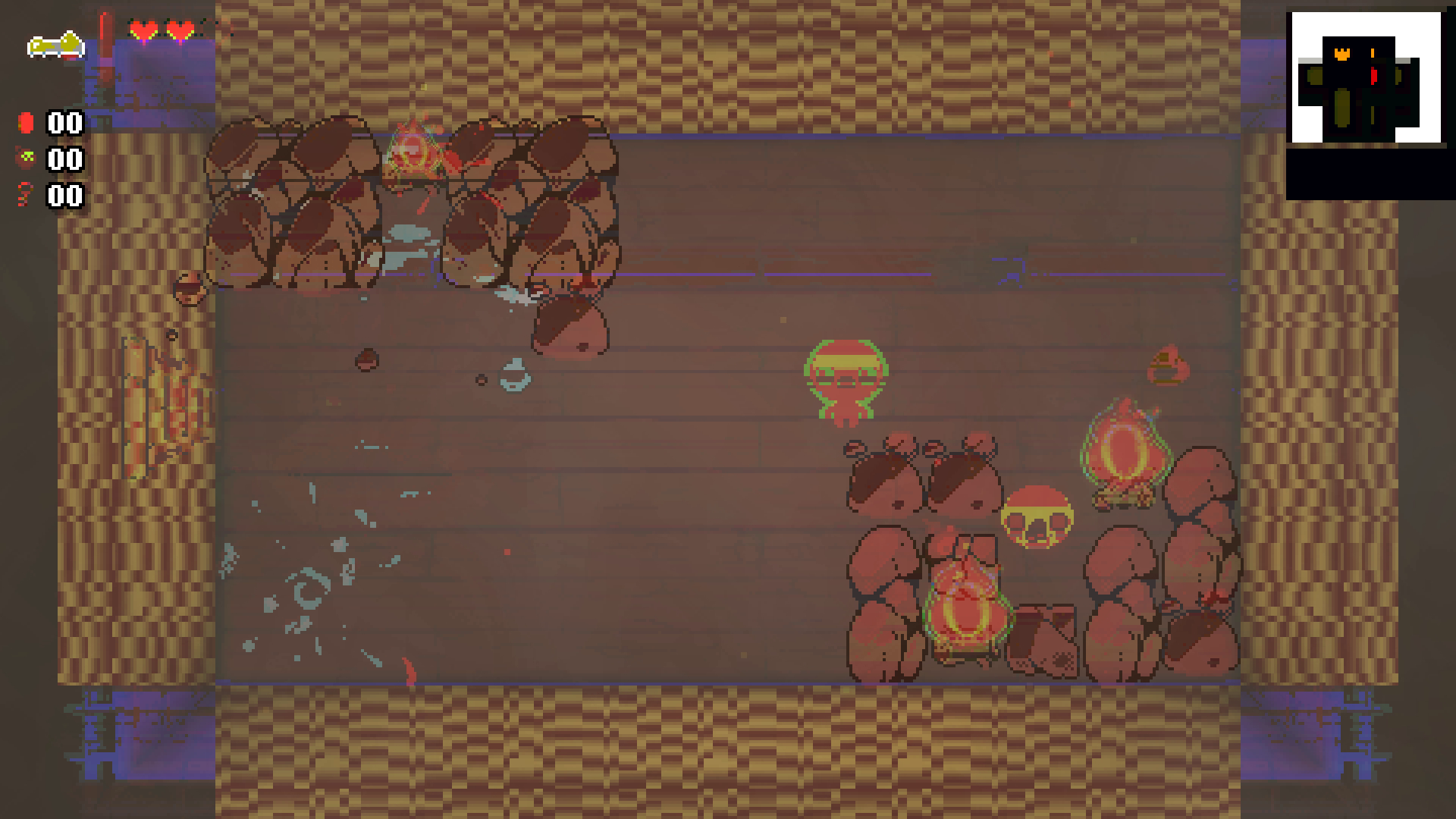Open the floor minimap
1456x819 pixels.
1366,78
